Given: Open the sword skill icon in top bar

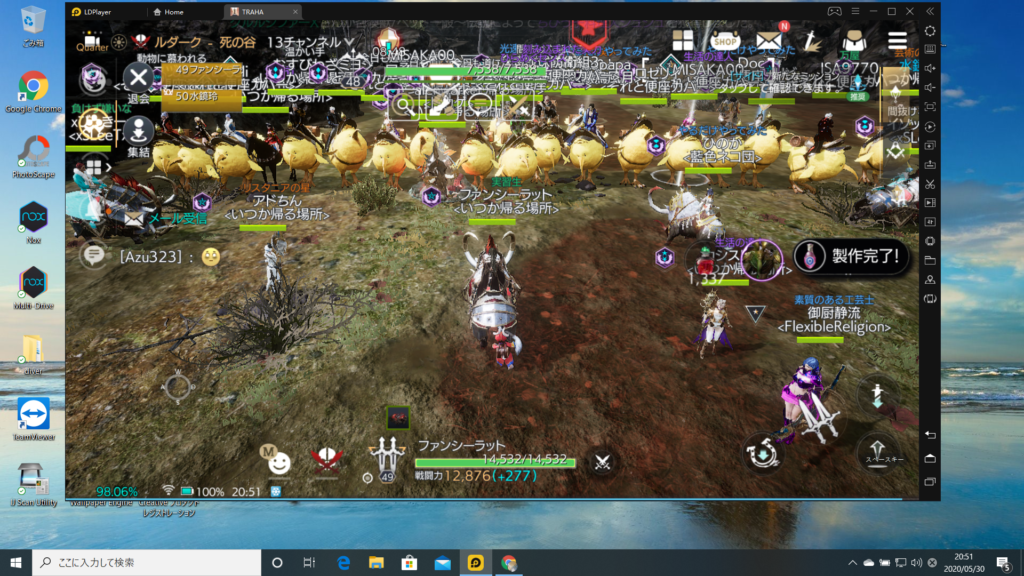Looking at the screenshot, I should tap(812, 42).
